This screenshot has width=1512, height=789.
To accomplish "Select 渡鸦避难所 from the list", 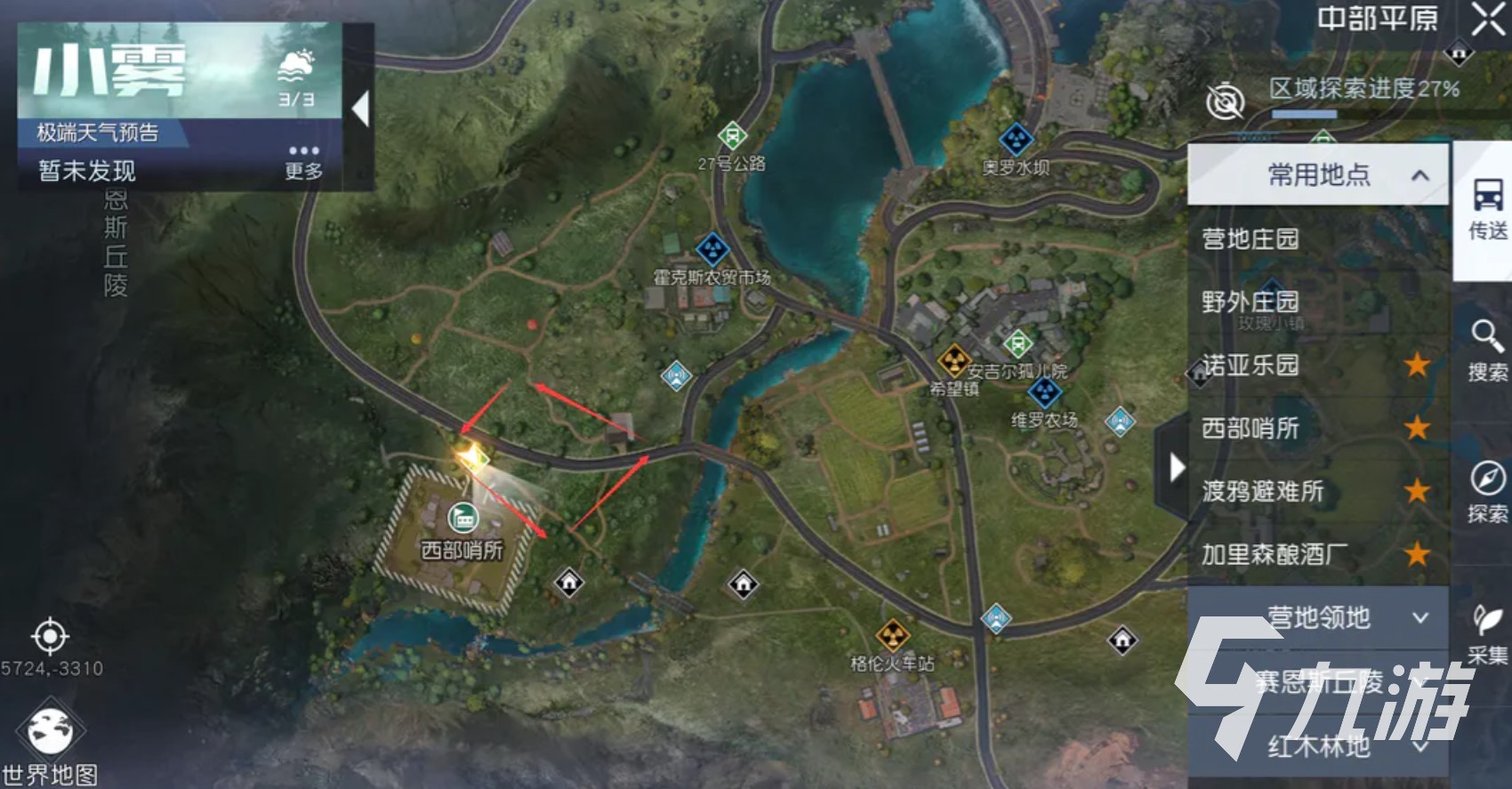I will point(1263,491).
